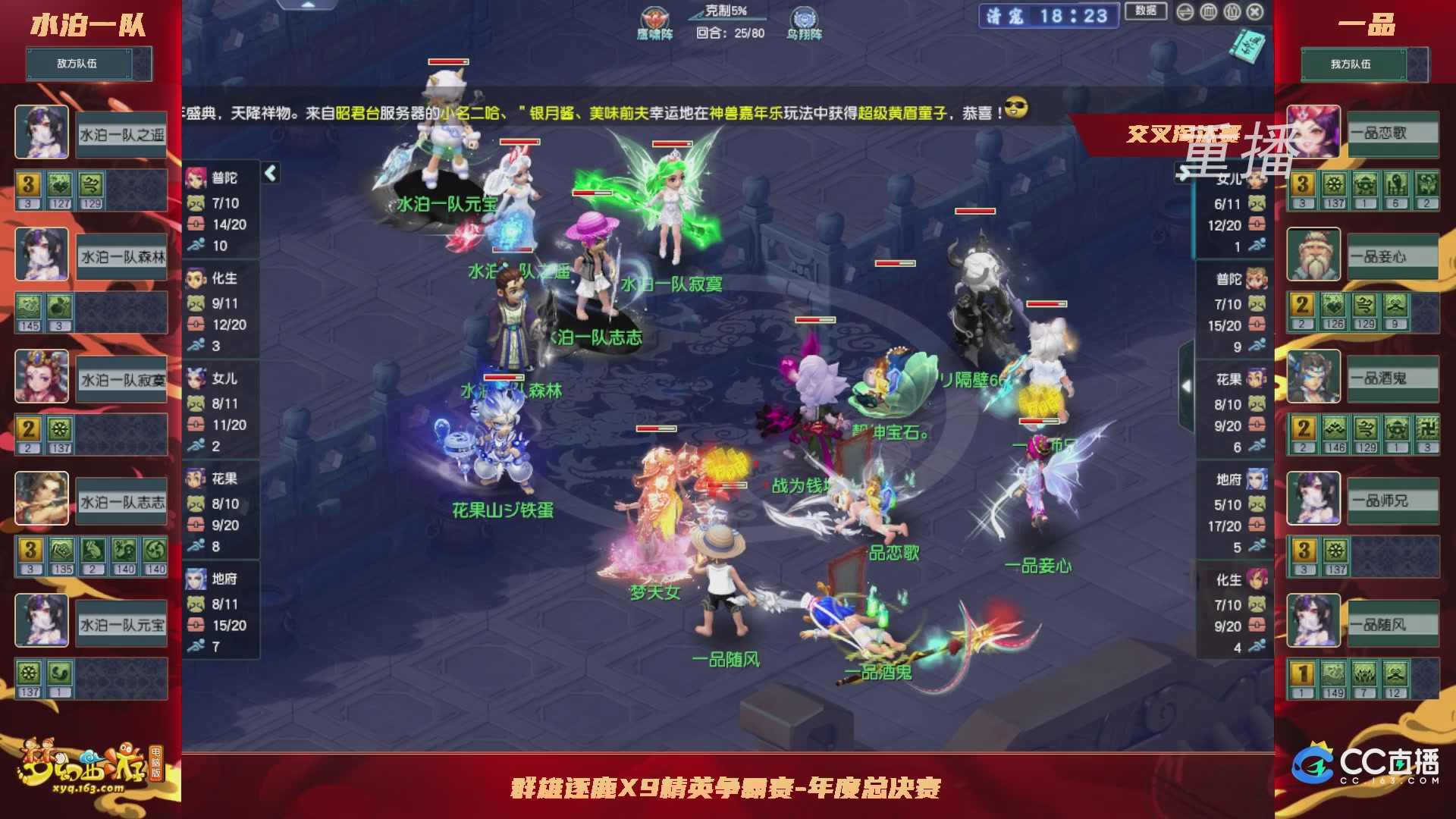The height and width of the screenshot is (819, 1456).
Task: Collapse the right unit list arrow
Action: [1185, 173]
